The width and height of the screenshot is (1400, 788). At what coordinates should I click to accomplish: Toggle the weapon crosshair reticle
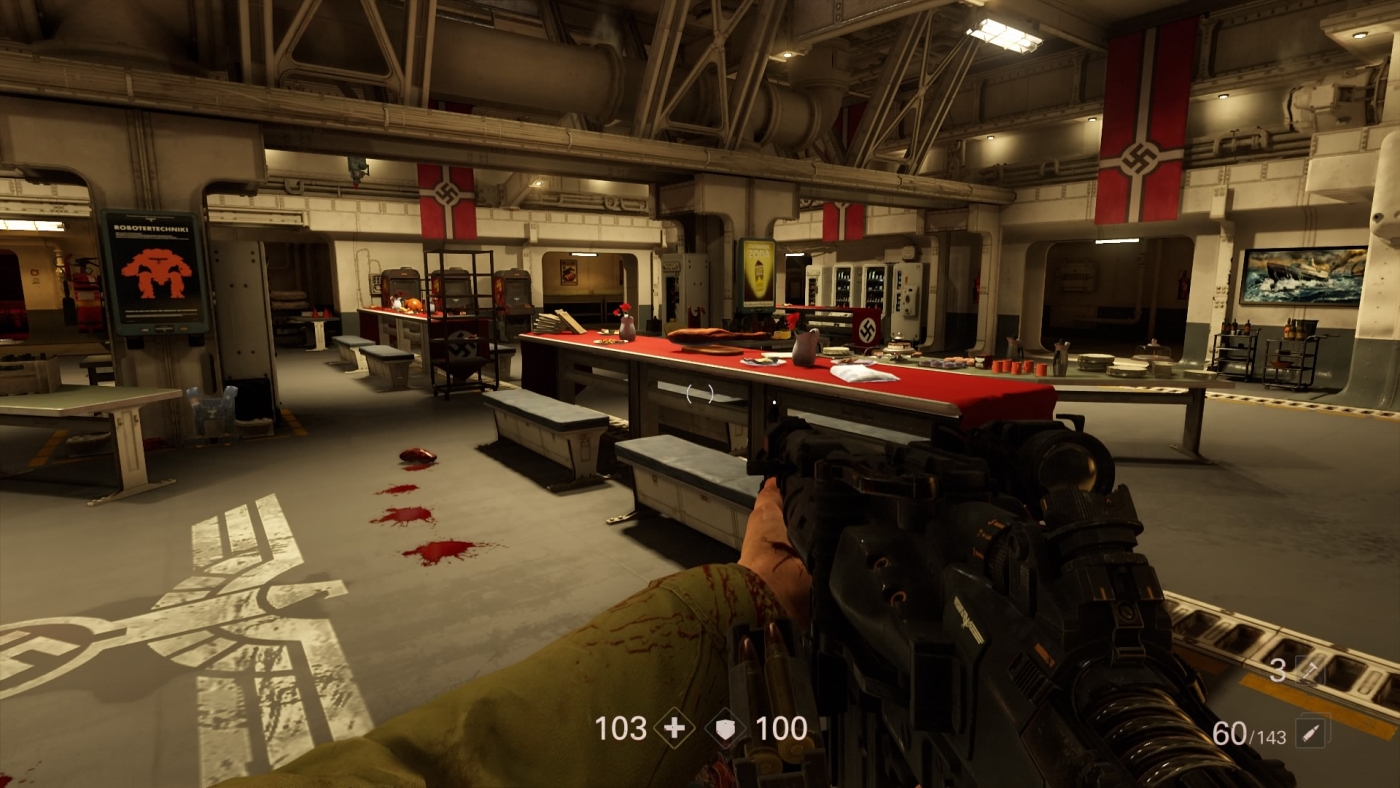coord(700,394)
